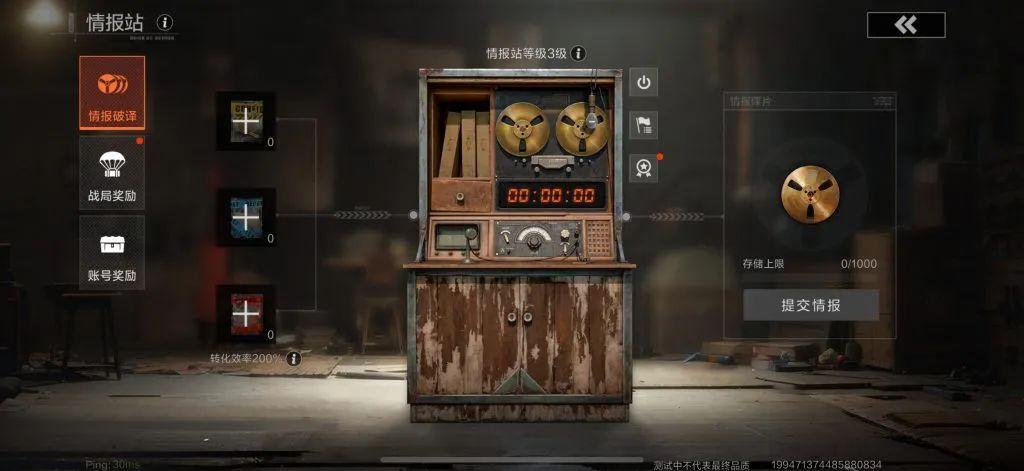The height and width of the screenshot is (471, 1024).
Task: Go back with the double-arrow button
Action: pos(905,25)
